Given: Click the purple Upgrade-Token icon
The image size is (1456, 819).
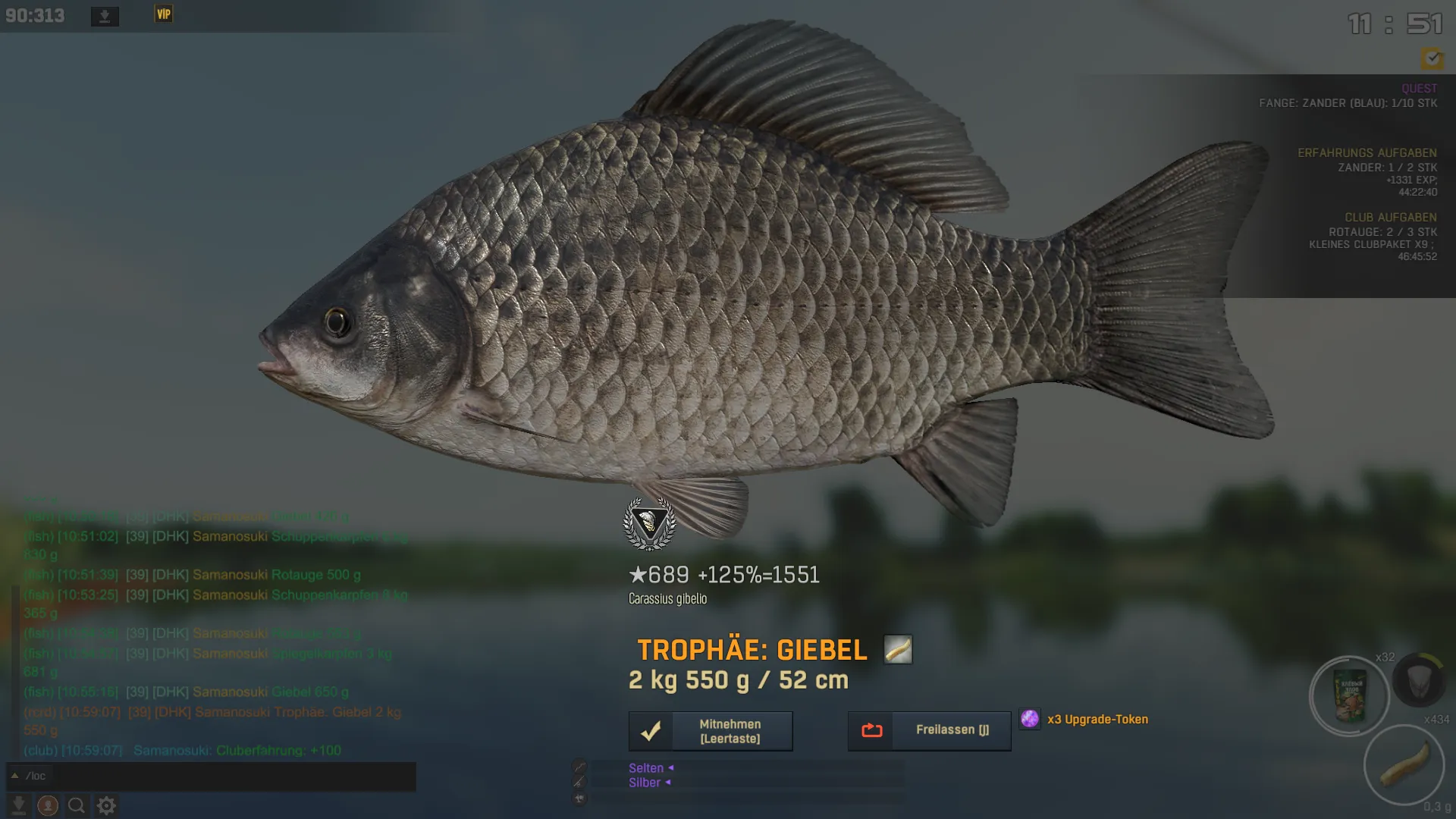Looking at the screenshot, I should tap(1029, 719).
